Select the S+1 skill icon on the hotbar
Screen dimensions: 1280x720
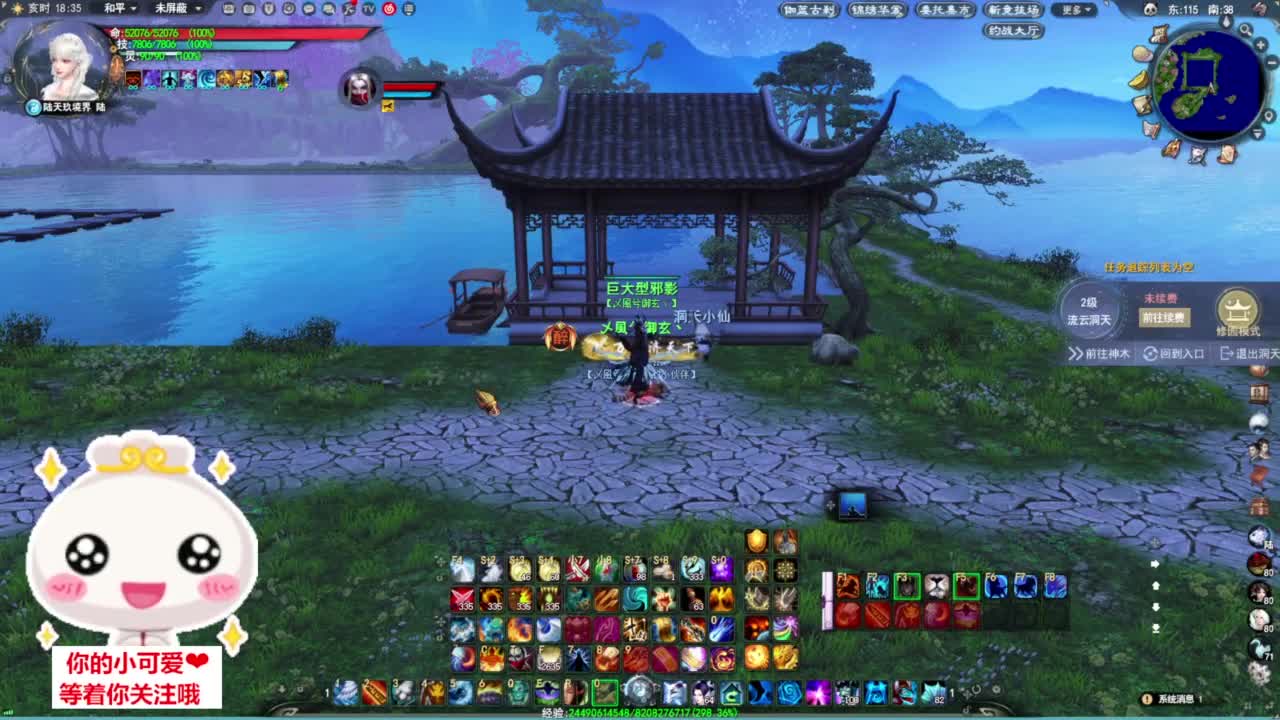(547, 571)
